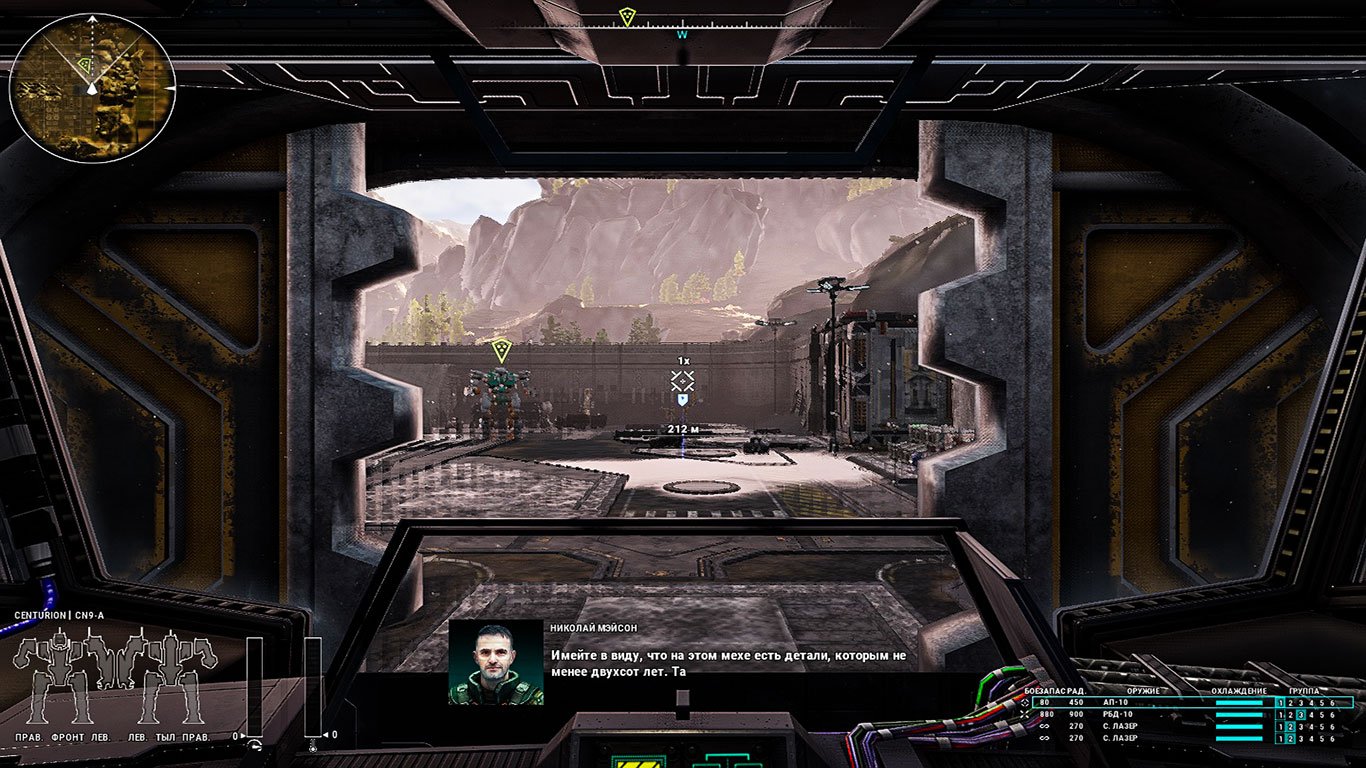
Task: Toggle weapon group 2 for АП-10
Action: click(1290, 702)
